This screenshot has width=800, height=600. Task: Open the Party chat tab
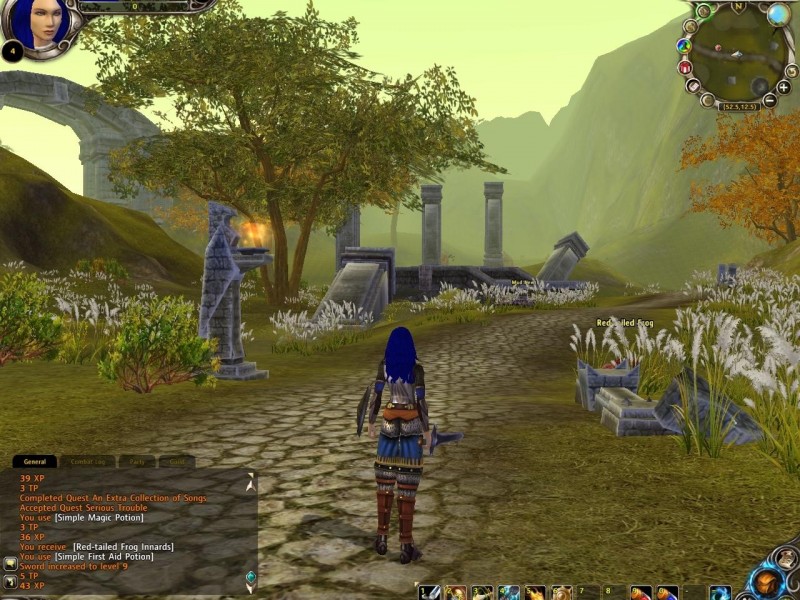136,462
